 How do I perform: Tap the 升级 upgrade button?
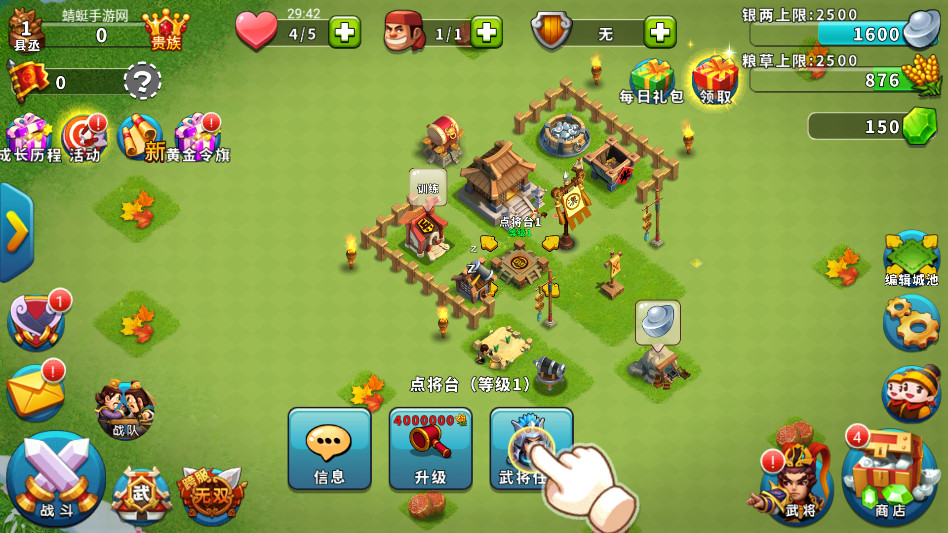point(430,448)
